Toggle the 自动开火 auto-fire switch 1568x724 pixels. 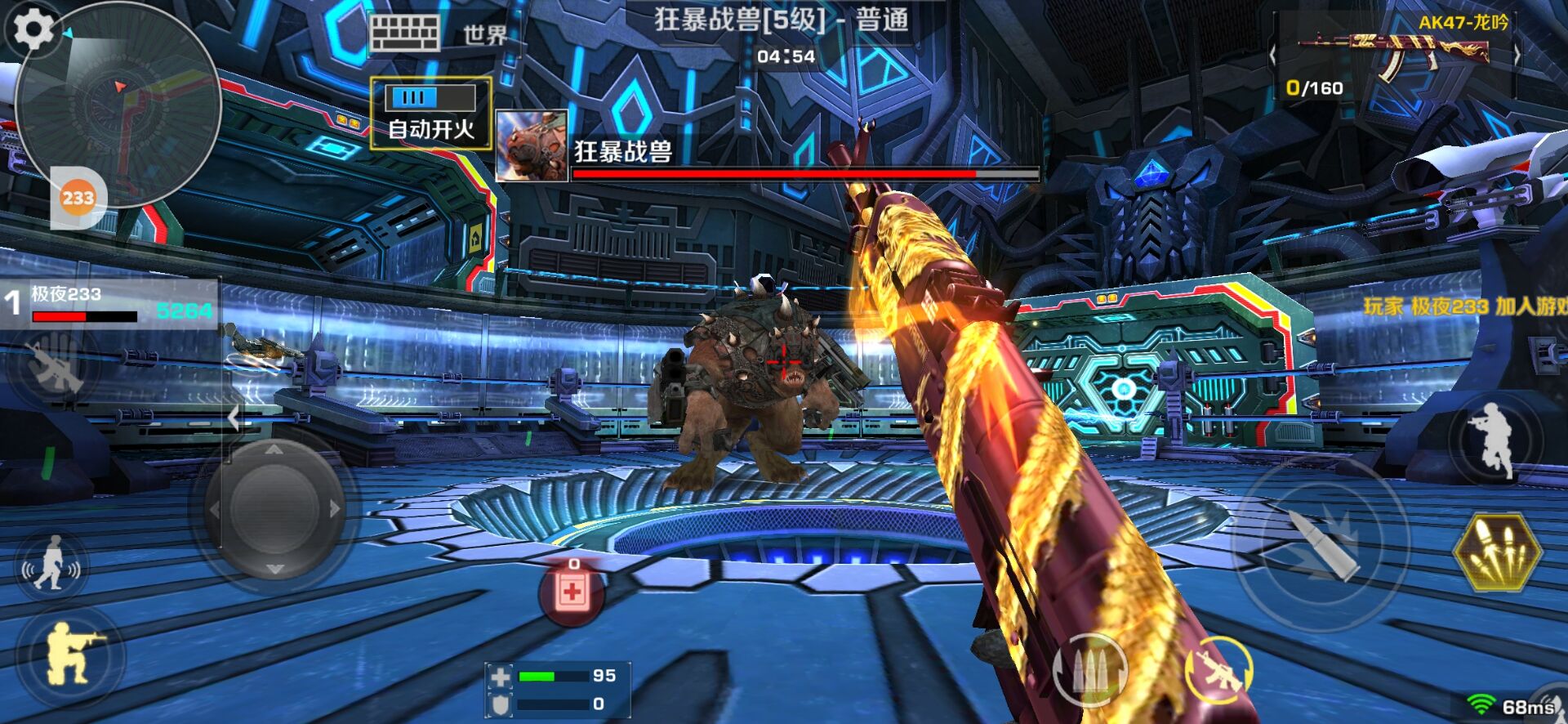(x=431, y=112)
